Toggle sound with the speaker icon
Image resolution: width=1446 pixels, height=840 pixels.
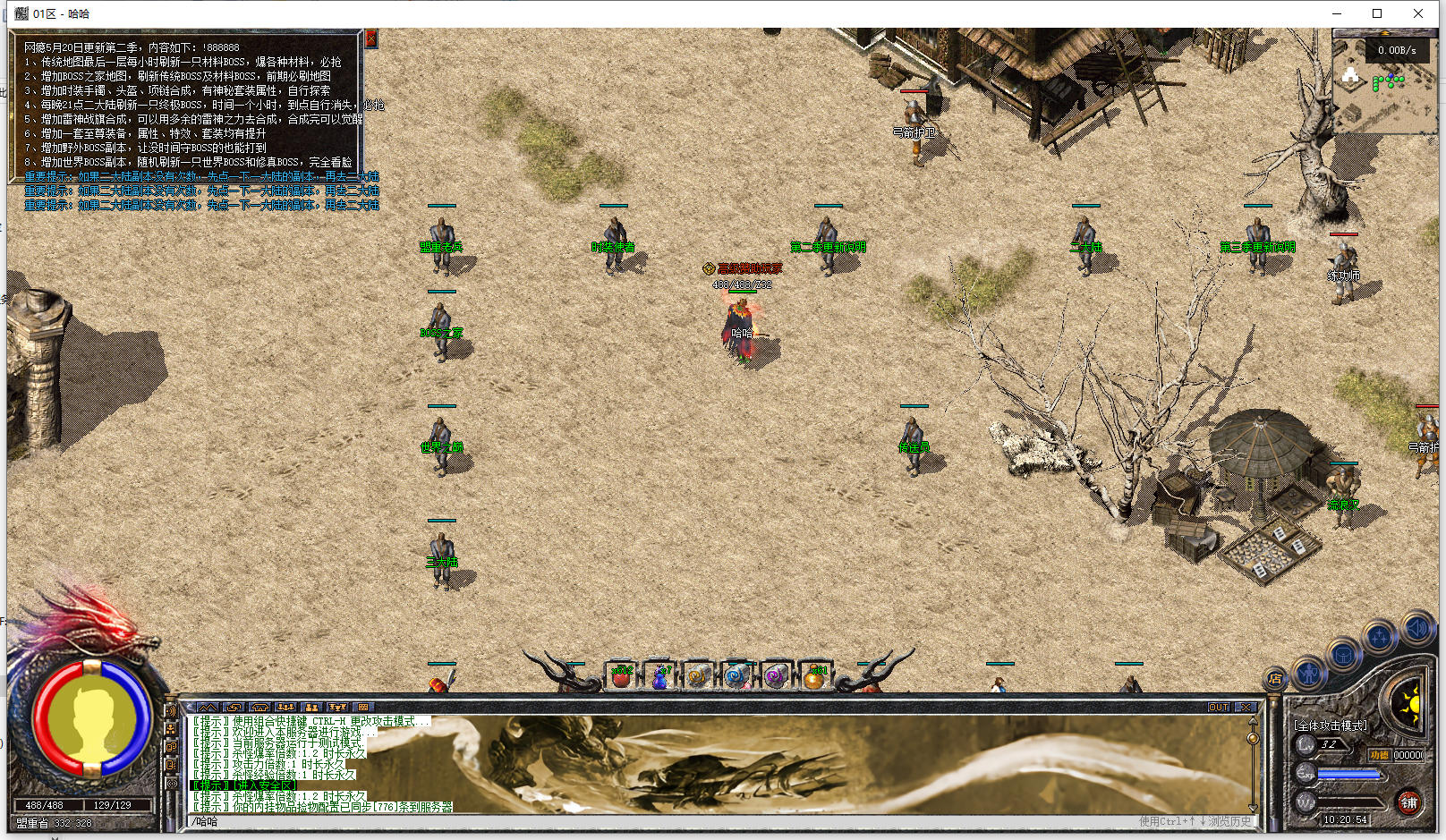tap(1417, 628)
